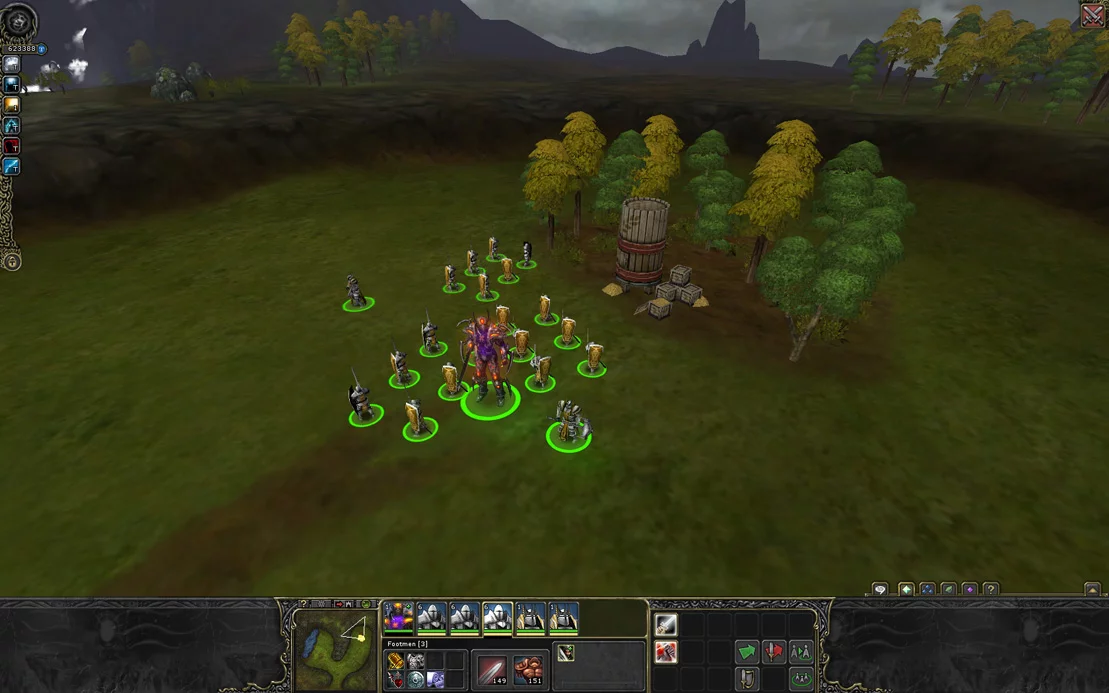This screenshot has width=1109, height=693.
Task: Click the gold gauntlet upgrade icon
Action: coord(396,661)
